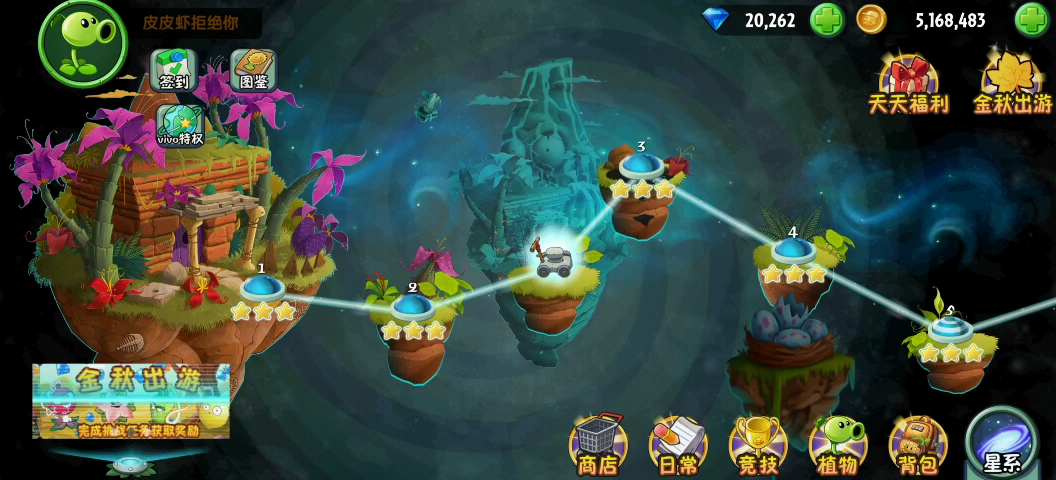Enter level 4 node on the map
Screen dimensions: 1056x480
click(x=793, y=250)
